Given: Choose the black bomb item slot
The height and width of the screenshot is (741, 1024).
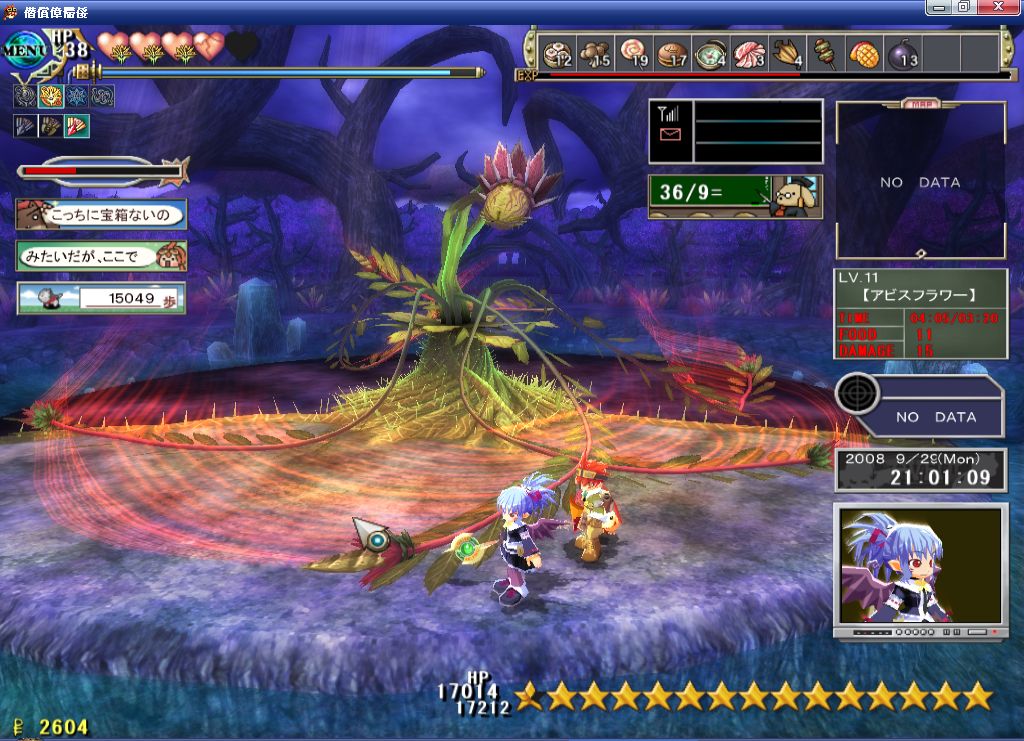Looking at the screenshot, I should tap(901, 52).
